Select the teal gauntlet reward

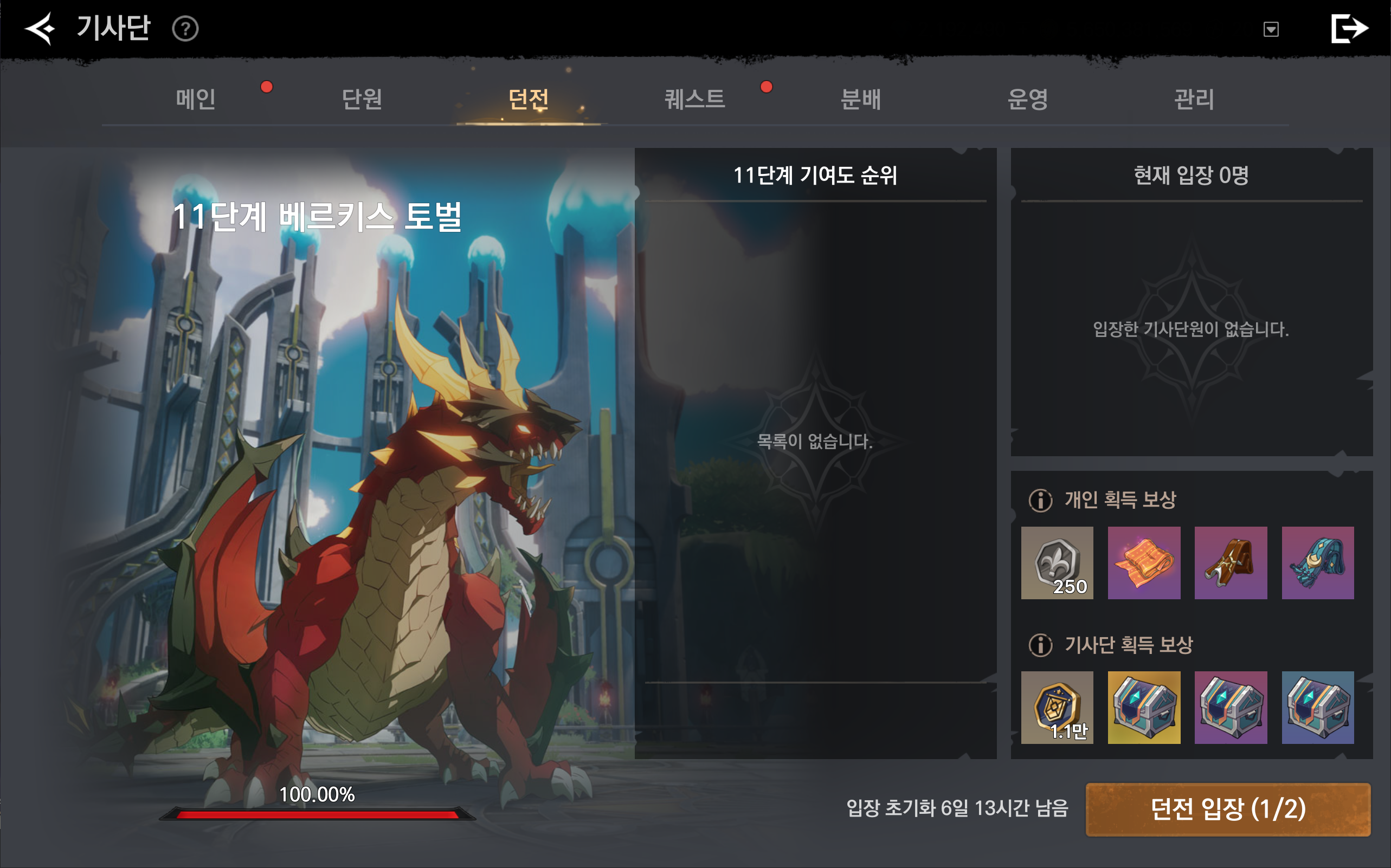pyautogui.click(x=1317, y=562)
